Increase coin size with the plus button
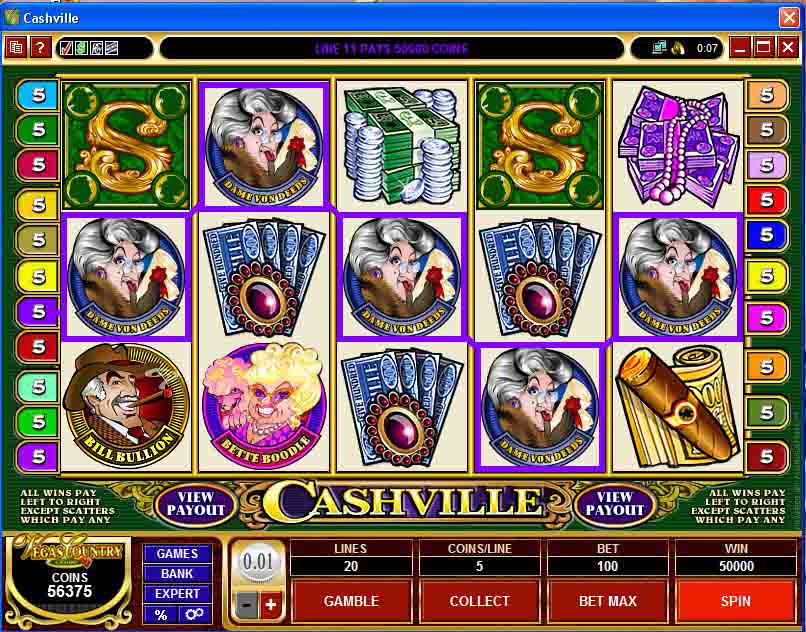Screen dimensions: 806x632 coord(270,604)
